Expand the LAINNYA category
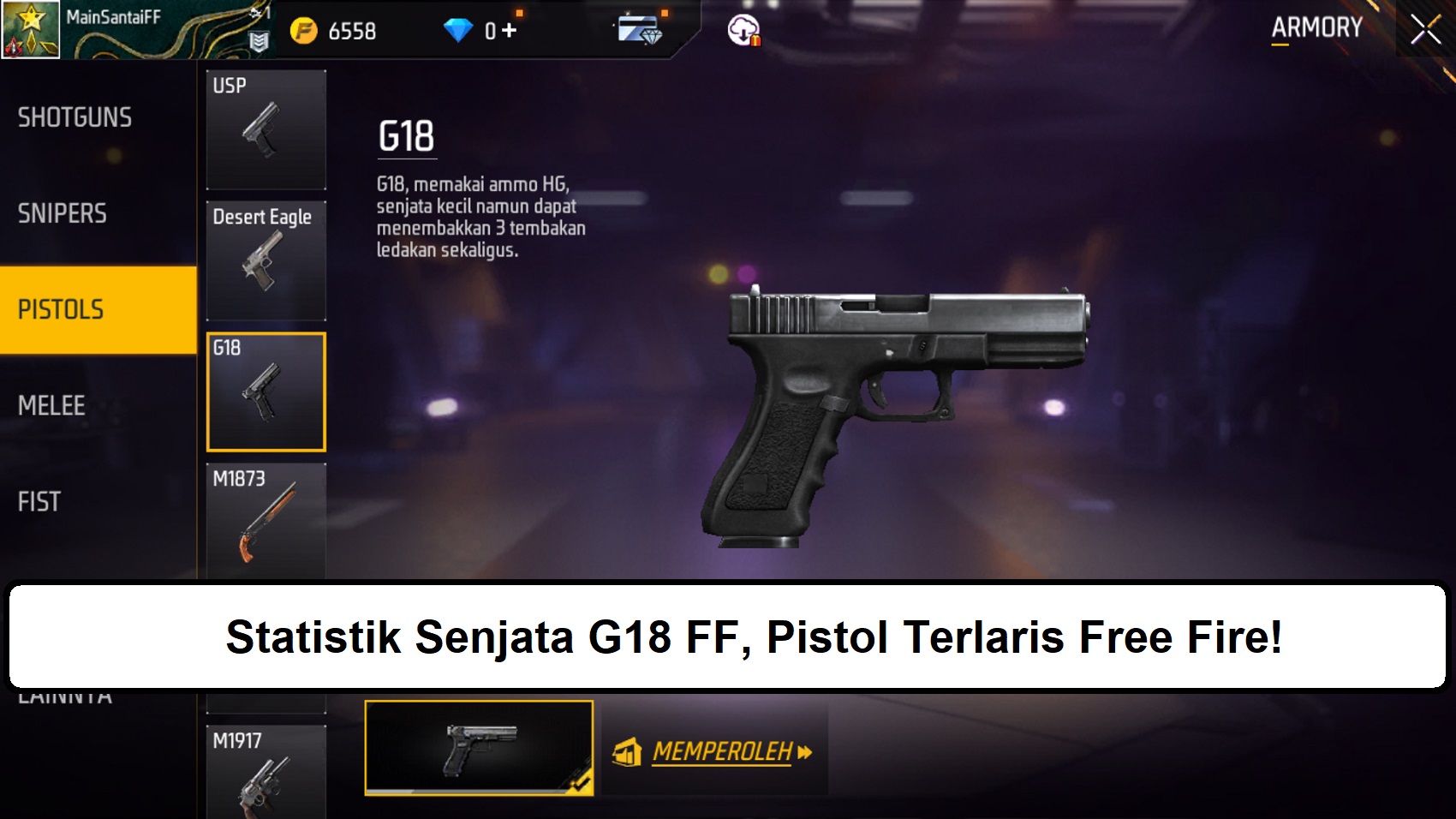The image size is (1456, 819). (64, 694)
